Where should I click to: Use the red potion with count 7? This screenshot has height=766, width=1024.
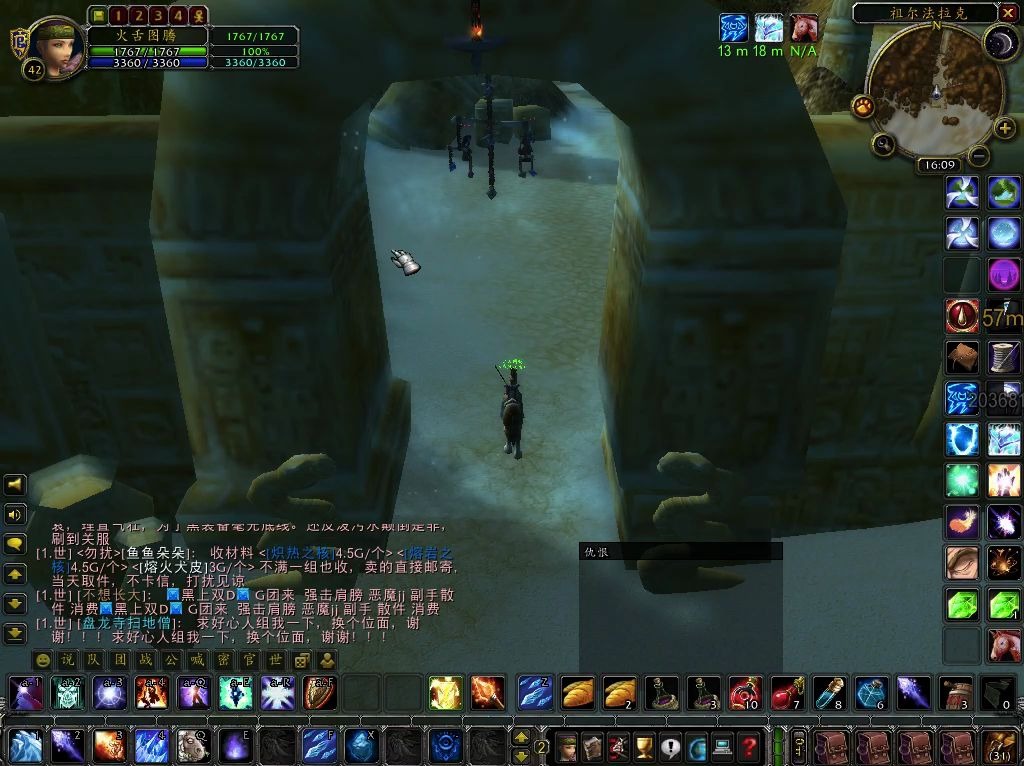787,692
